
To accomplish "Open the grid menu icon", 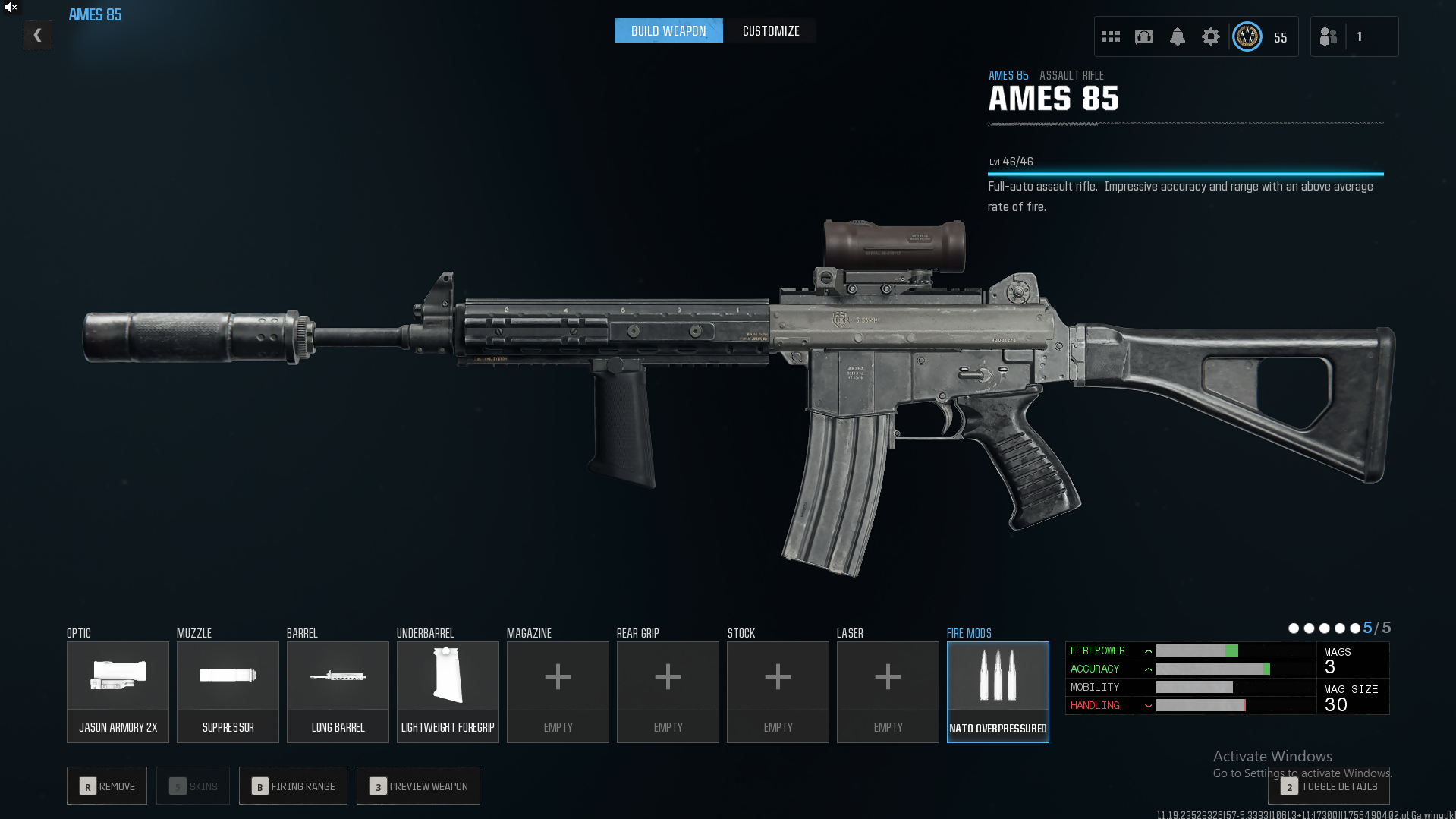I will pos(1111,36).
